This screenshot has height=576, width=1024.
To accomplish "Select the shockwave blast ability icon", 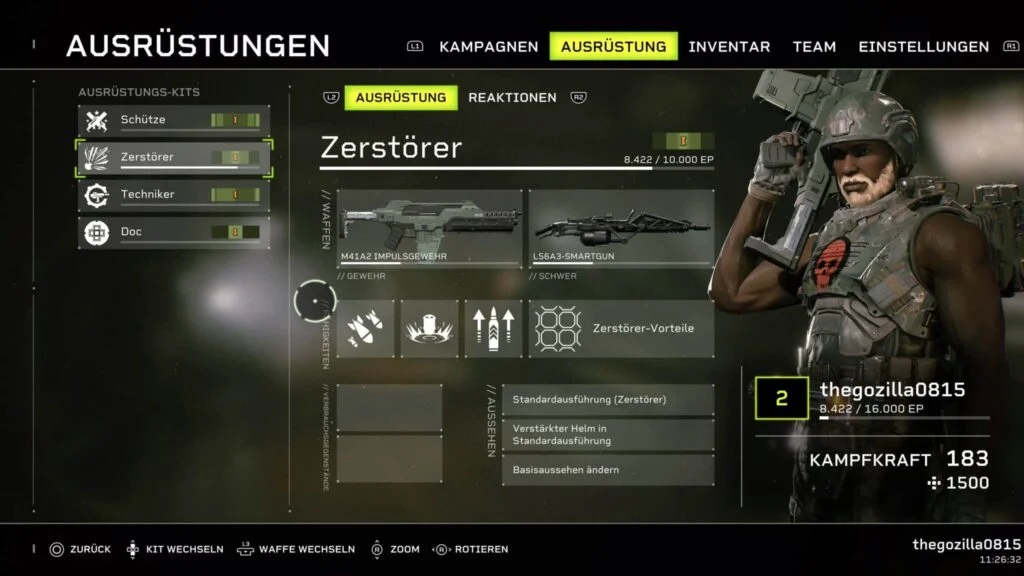I will (x=429, y=329).
